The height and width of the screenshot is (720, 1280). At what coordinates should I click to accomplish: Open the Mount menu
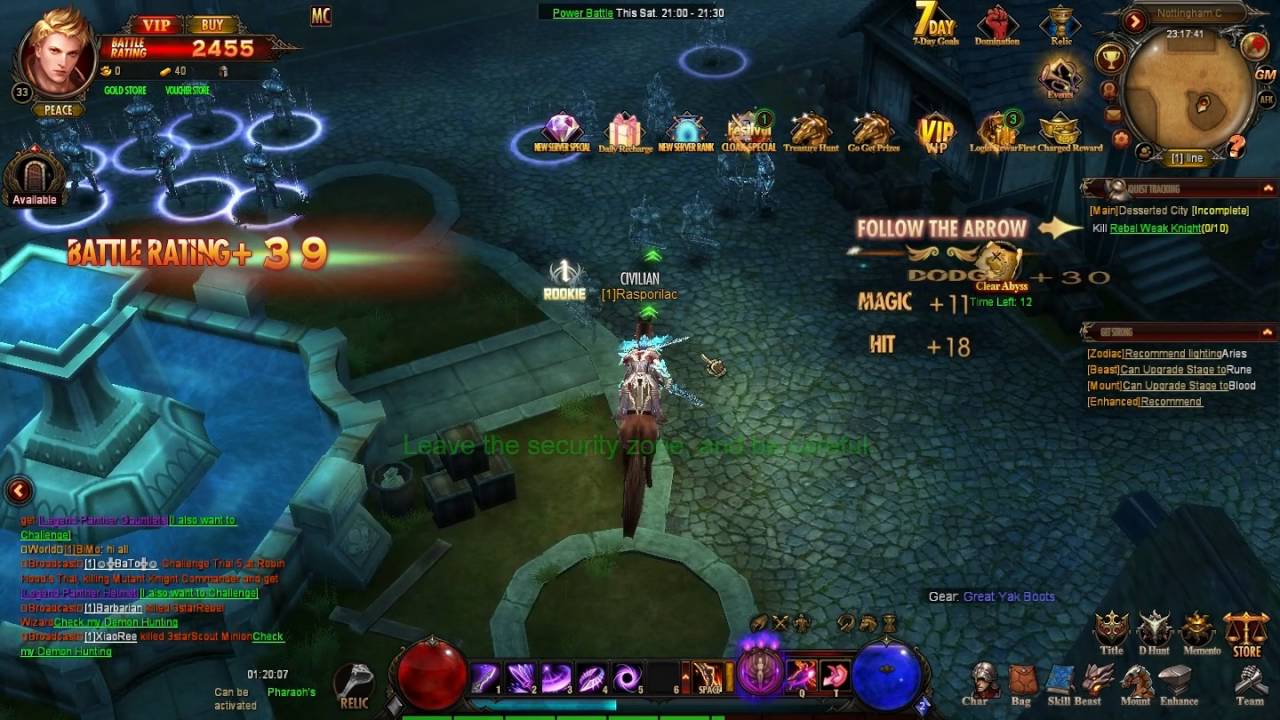[1135, 683]
